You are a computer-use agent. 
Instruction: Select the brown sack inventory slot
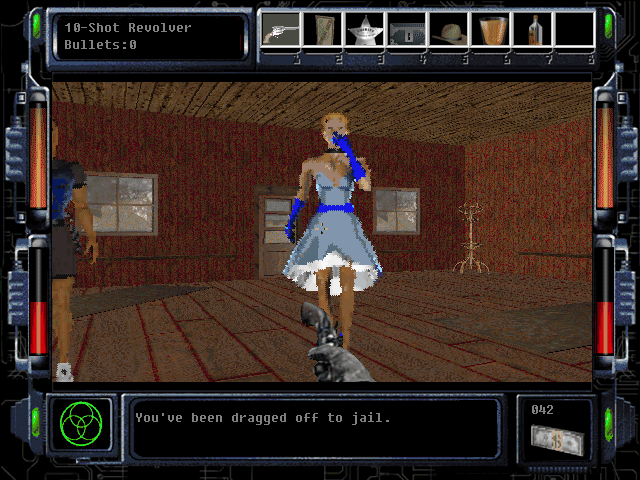tap(322, 32)
